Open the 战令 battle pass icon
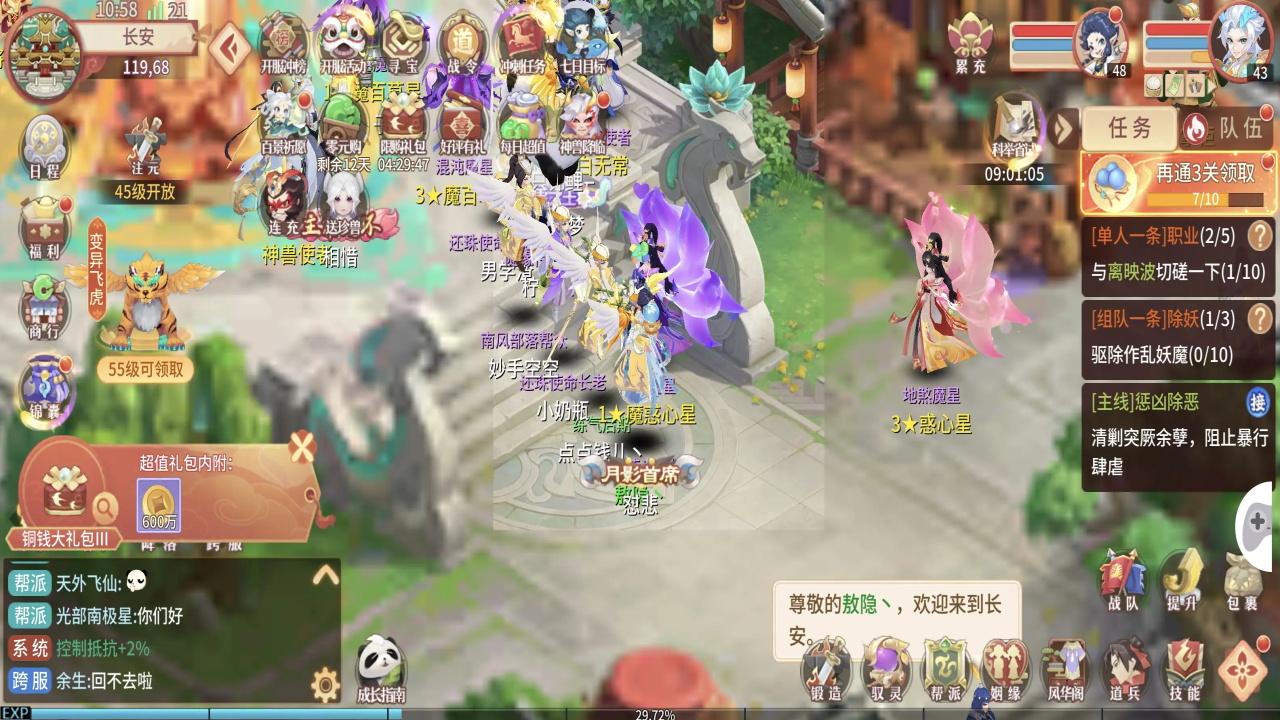This screenshot has height=720, width=1280. tap(462, 47)
